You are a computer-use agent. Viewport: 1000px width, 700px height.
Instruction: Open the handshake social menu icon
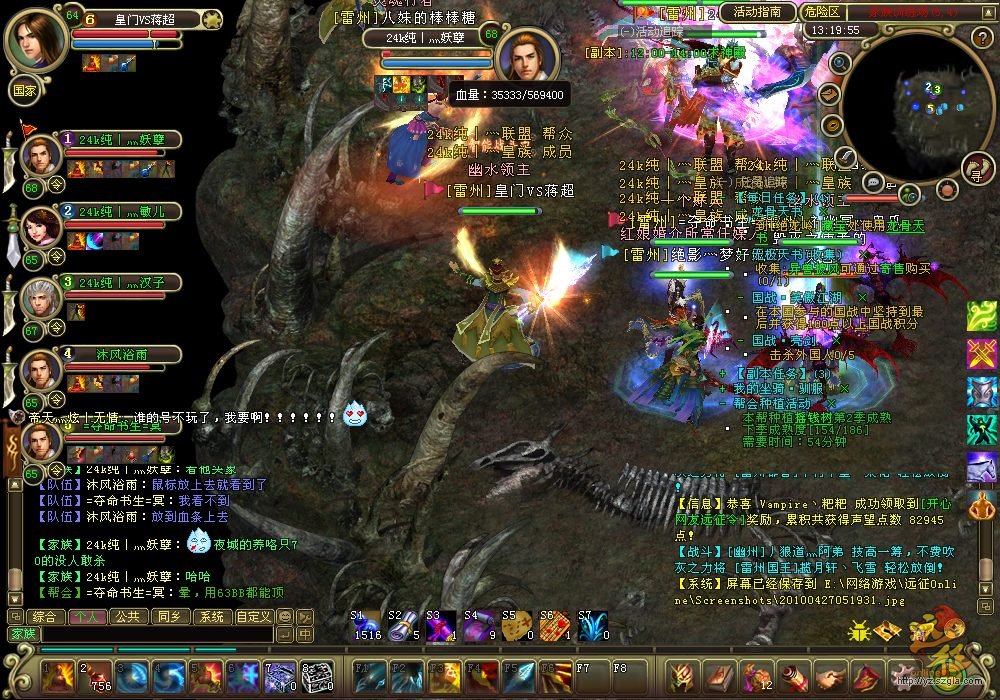(x=828, y=677)
